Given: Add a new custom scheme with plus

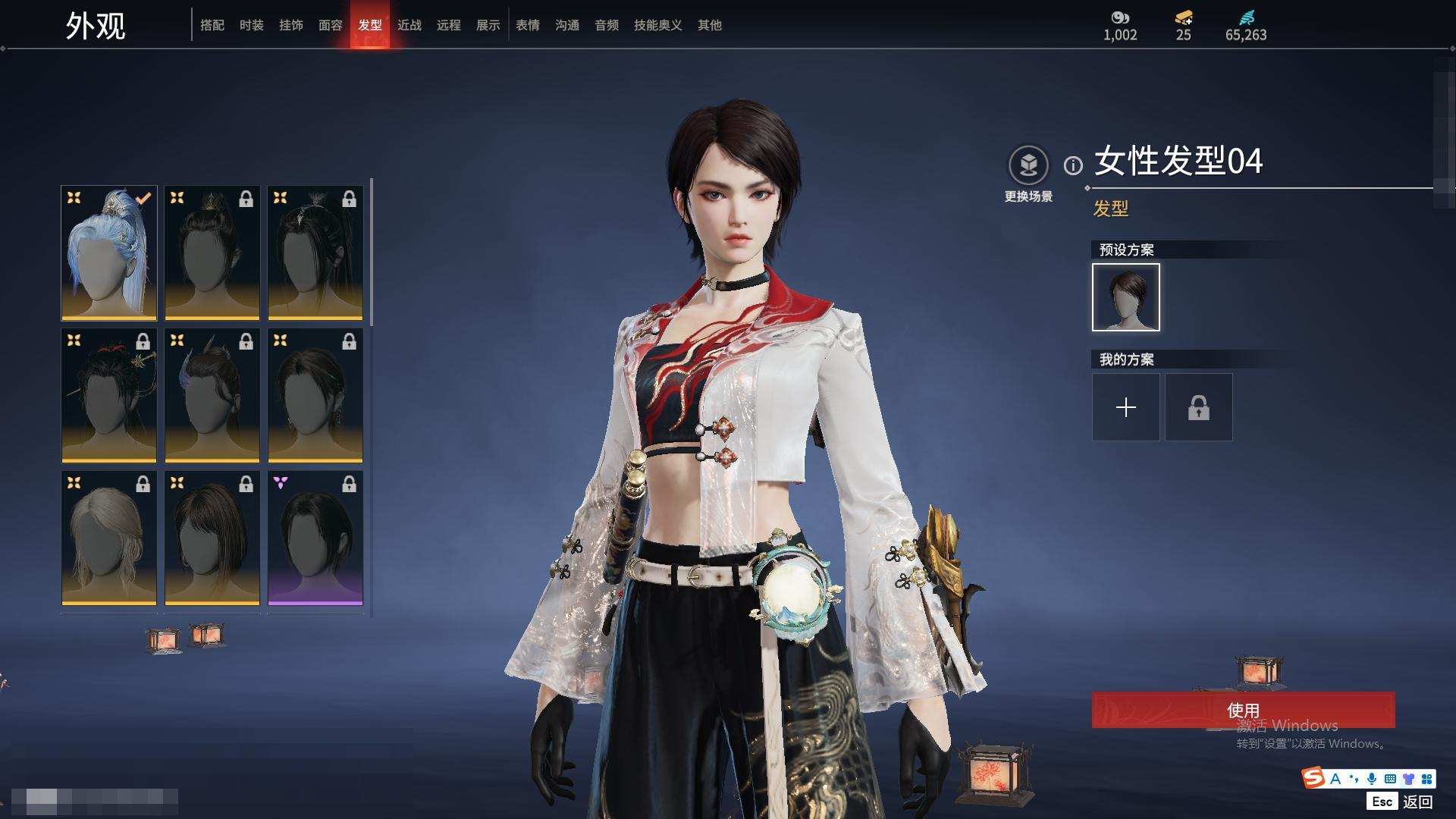Looking at the screenshot, I should pyautogui.click(x=1126, y=407).
